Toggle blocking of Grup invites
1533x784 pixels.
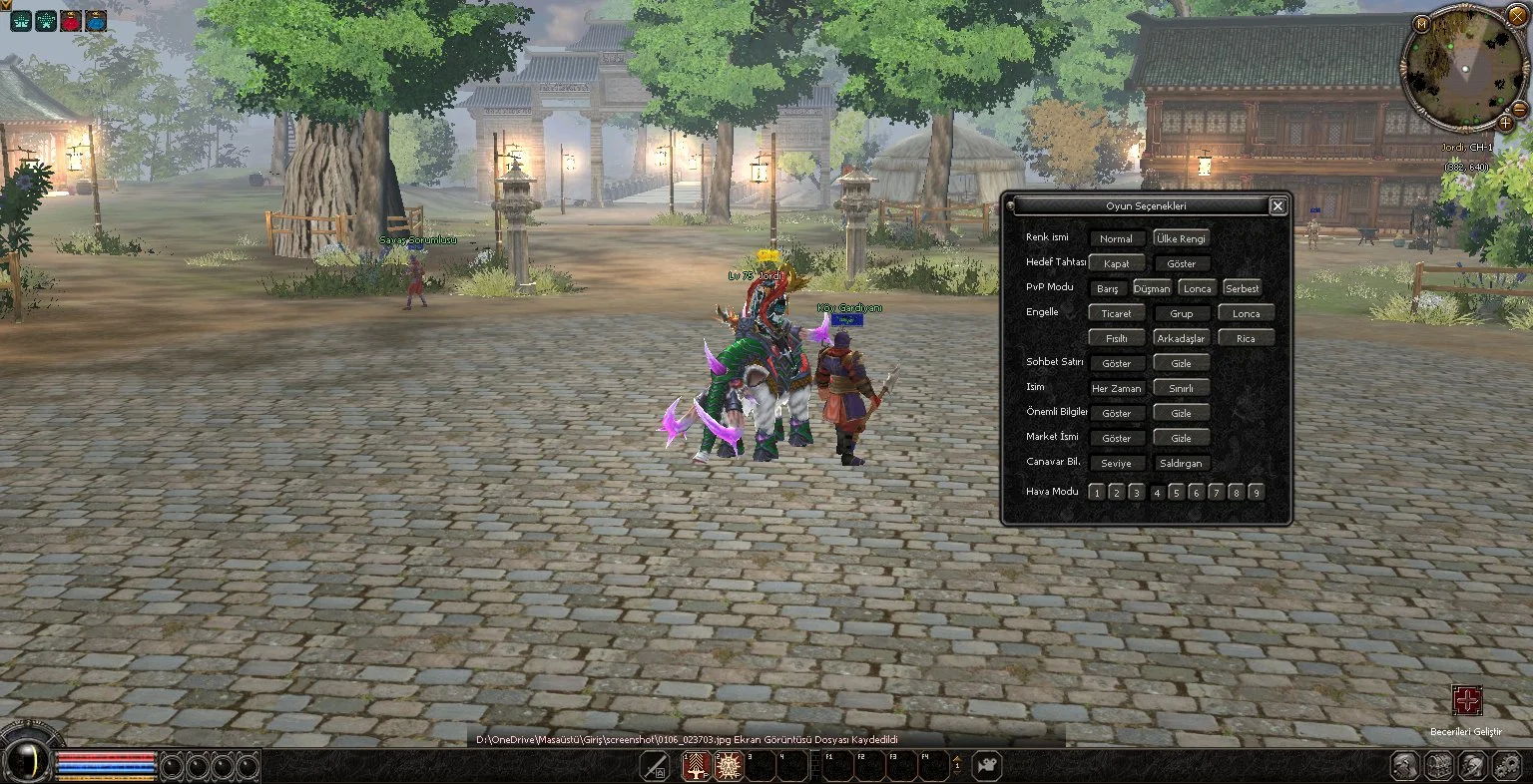click(1181, 314)
